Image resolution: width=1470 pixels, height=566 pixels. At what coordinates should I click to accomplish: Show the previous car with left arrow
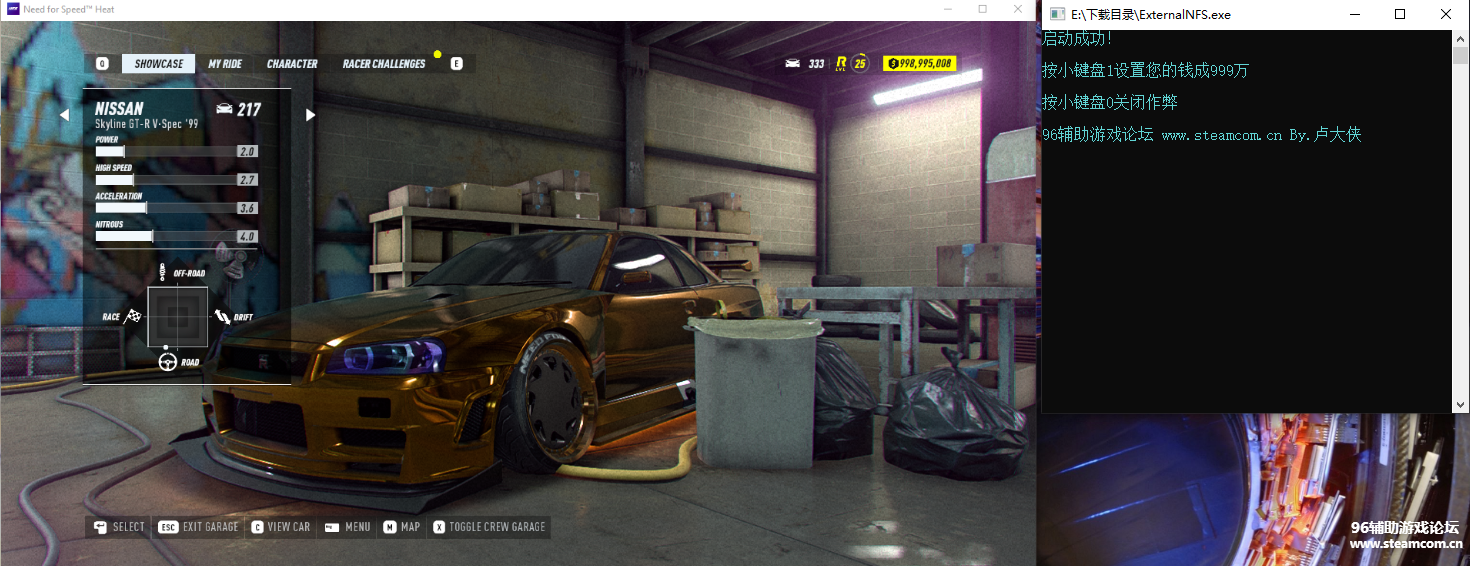65,115
